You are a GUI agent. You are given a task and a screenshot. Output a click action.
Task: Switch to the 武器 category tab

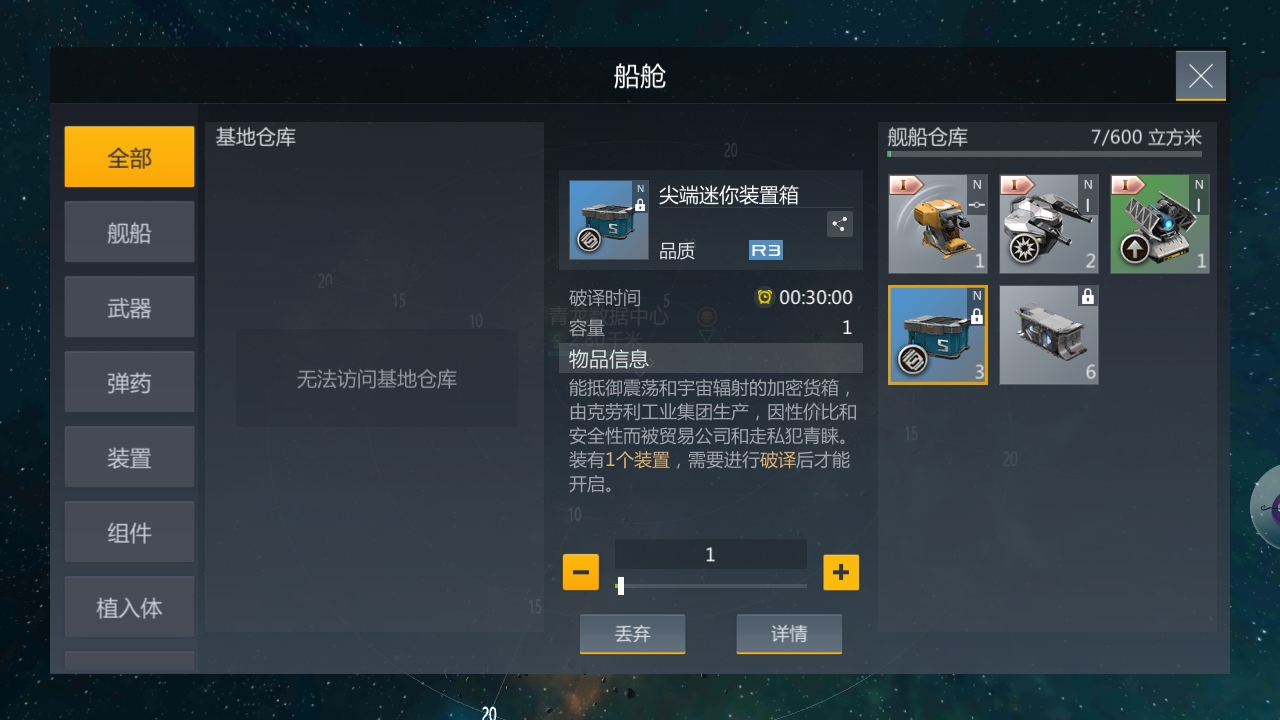[129, 306]
